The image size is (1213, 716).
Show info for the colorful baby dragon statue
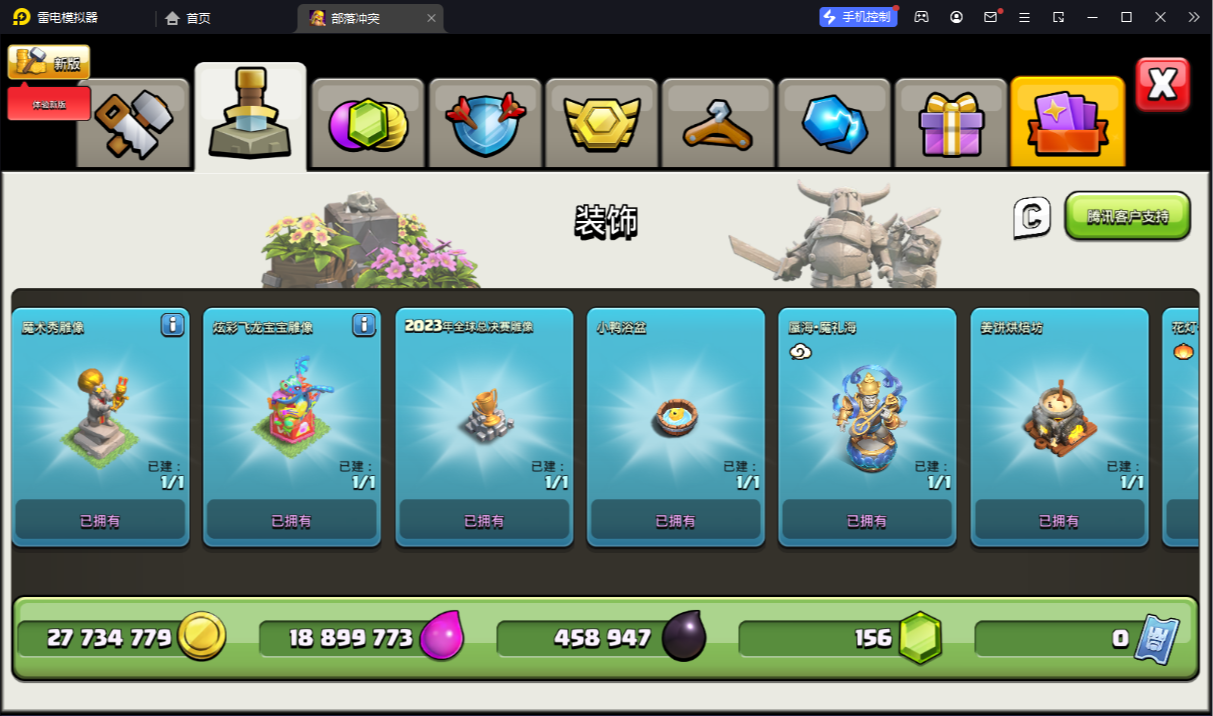363,325
